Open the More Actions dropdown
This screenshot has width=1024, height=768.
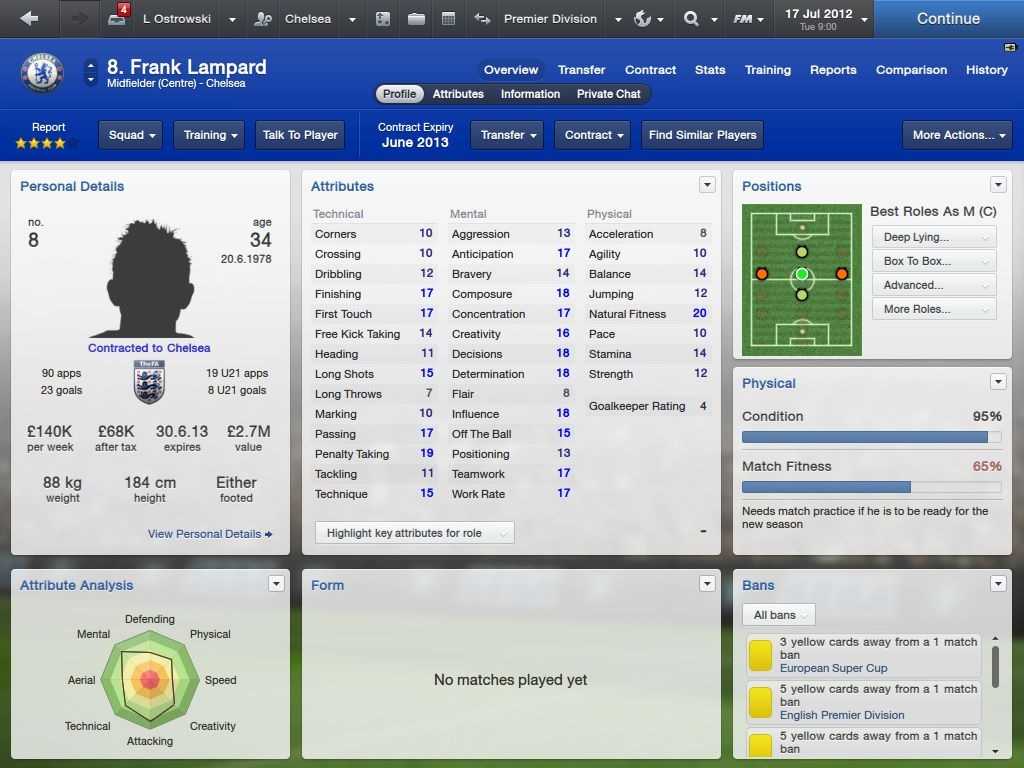click(x=956, y=135)
